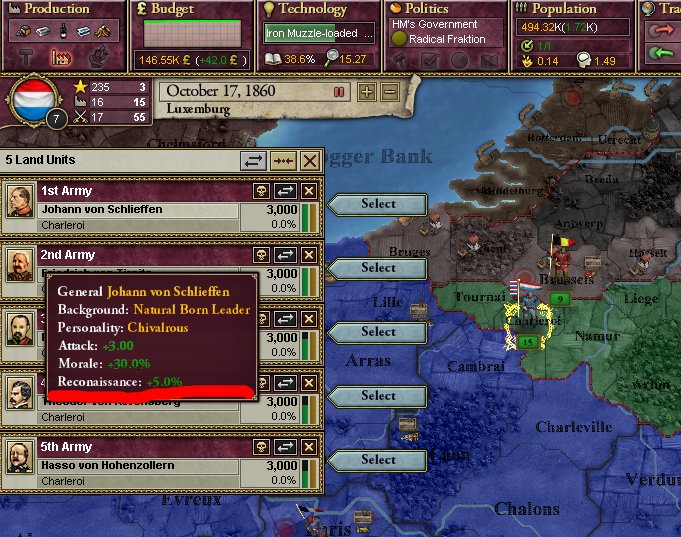Click the skull button on the 5th Army row
This screenshot has width=681, height=537.
tap(262, 446)
